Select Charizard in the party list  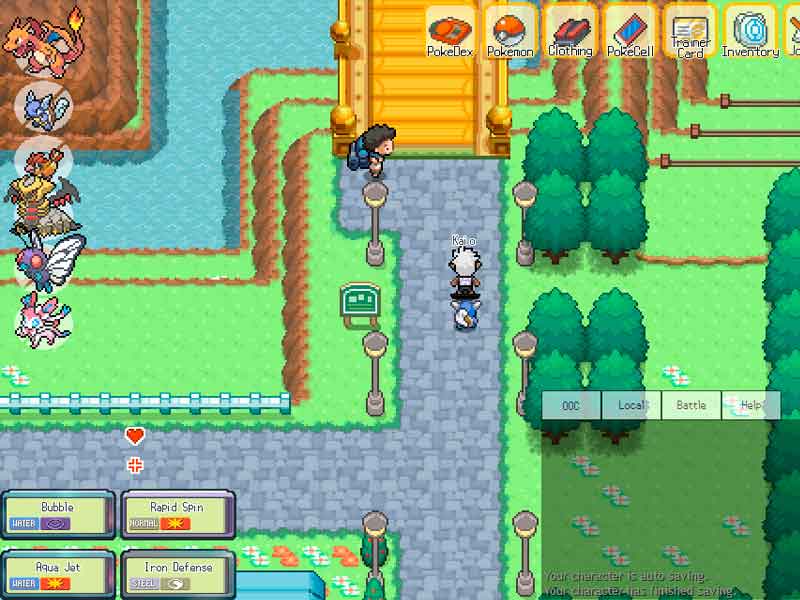pos(45,42)
